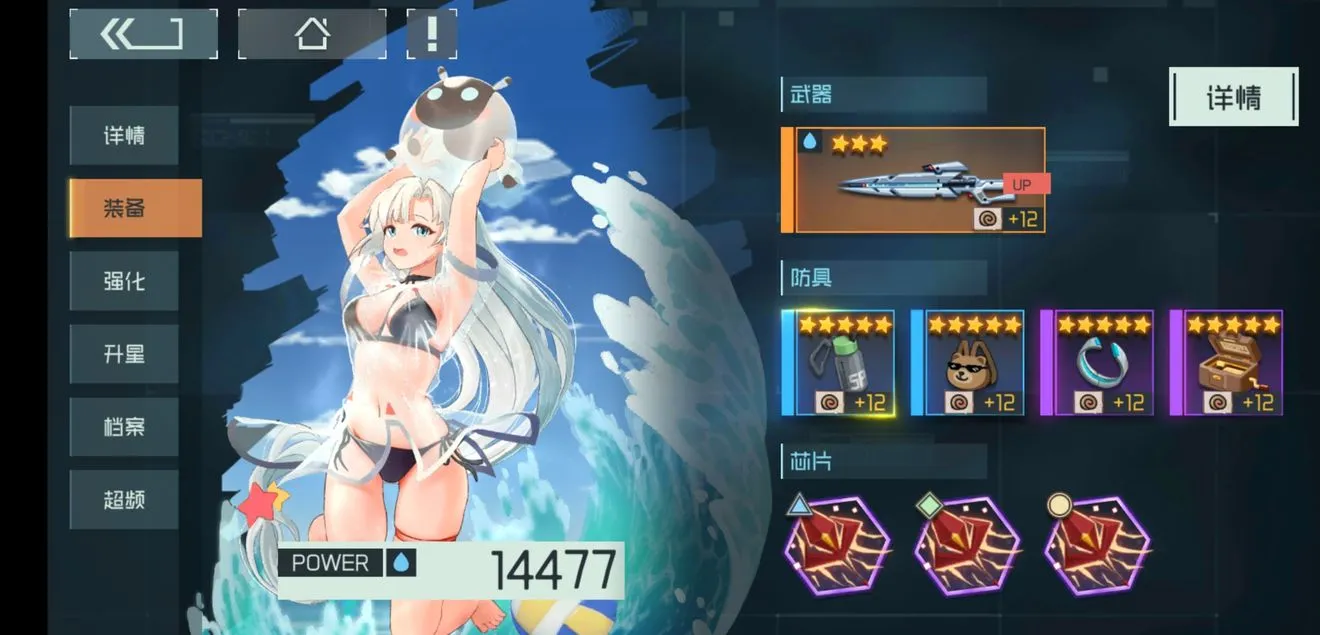Select the three-star rifle weapon slot
This screenshot has width=1320, height=635.
coord(919,180)
